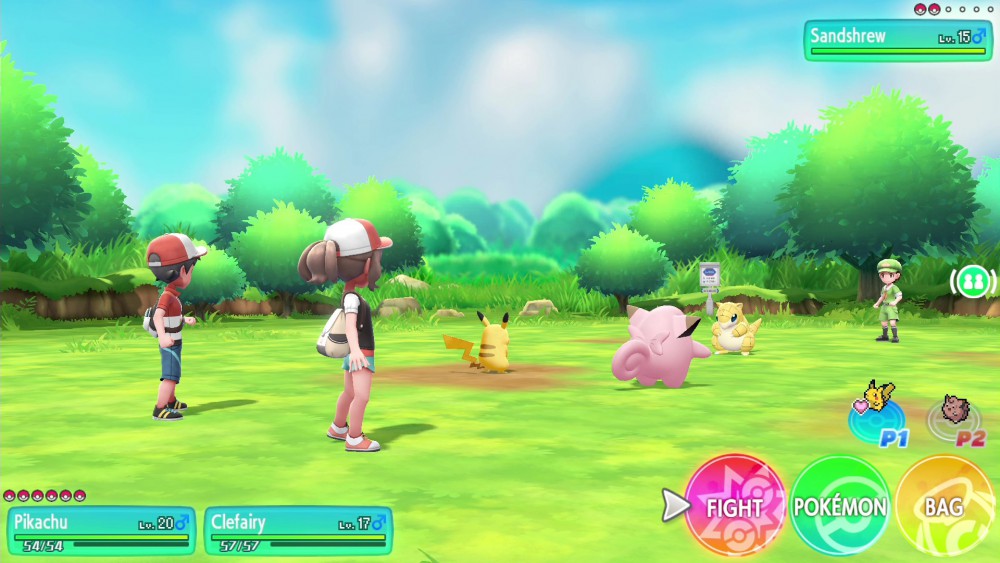Screen dimensions: 1000x563
Task: Select Pikachu's status panel
Action: [100, 530]
